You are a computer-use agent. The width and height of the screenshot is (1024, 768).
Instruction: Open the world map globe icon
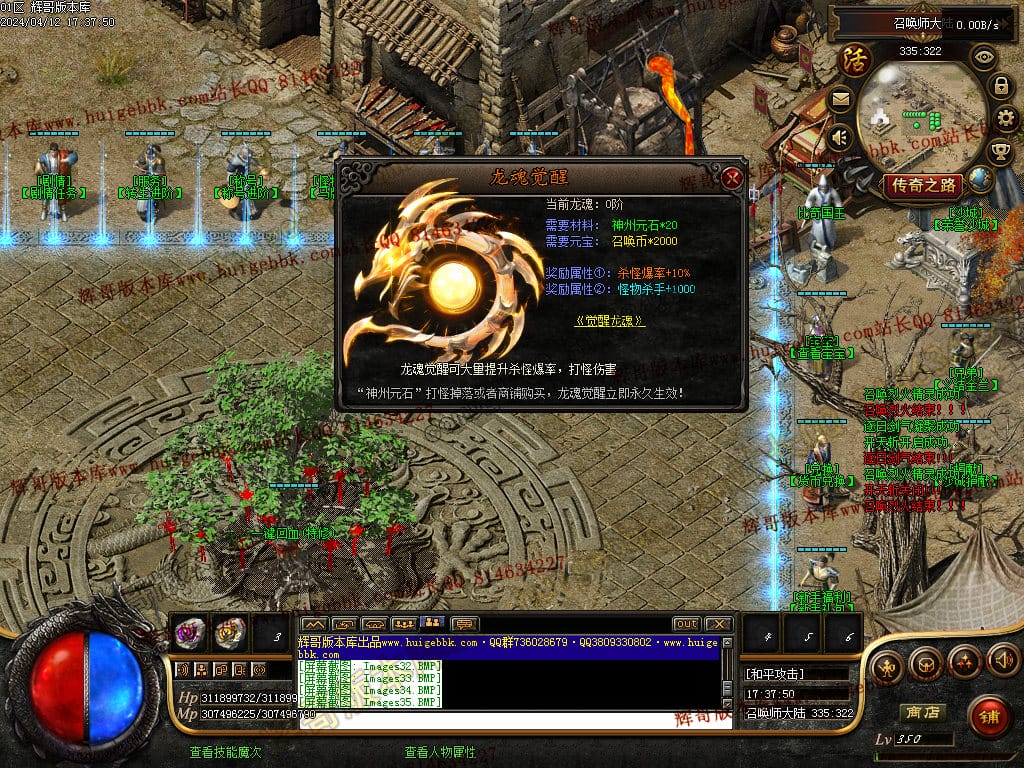click(981, 180)
